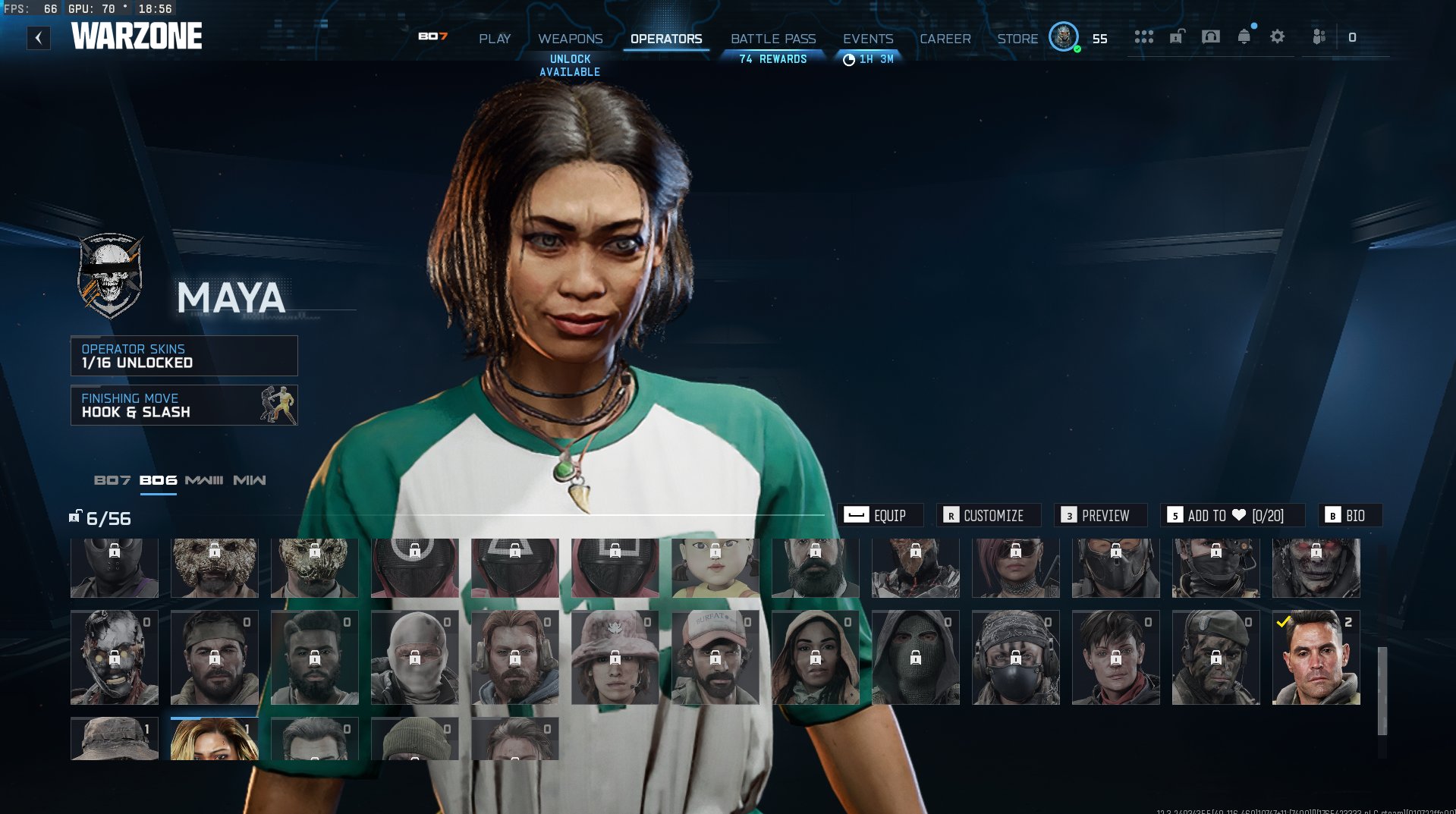Viewport: 1456px width, 814px height.
Task: Switch to the BO7 operator filter
Action: click(112, 480)
